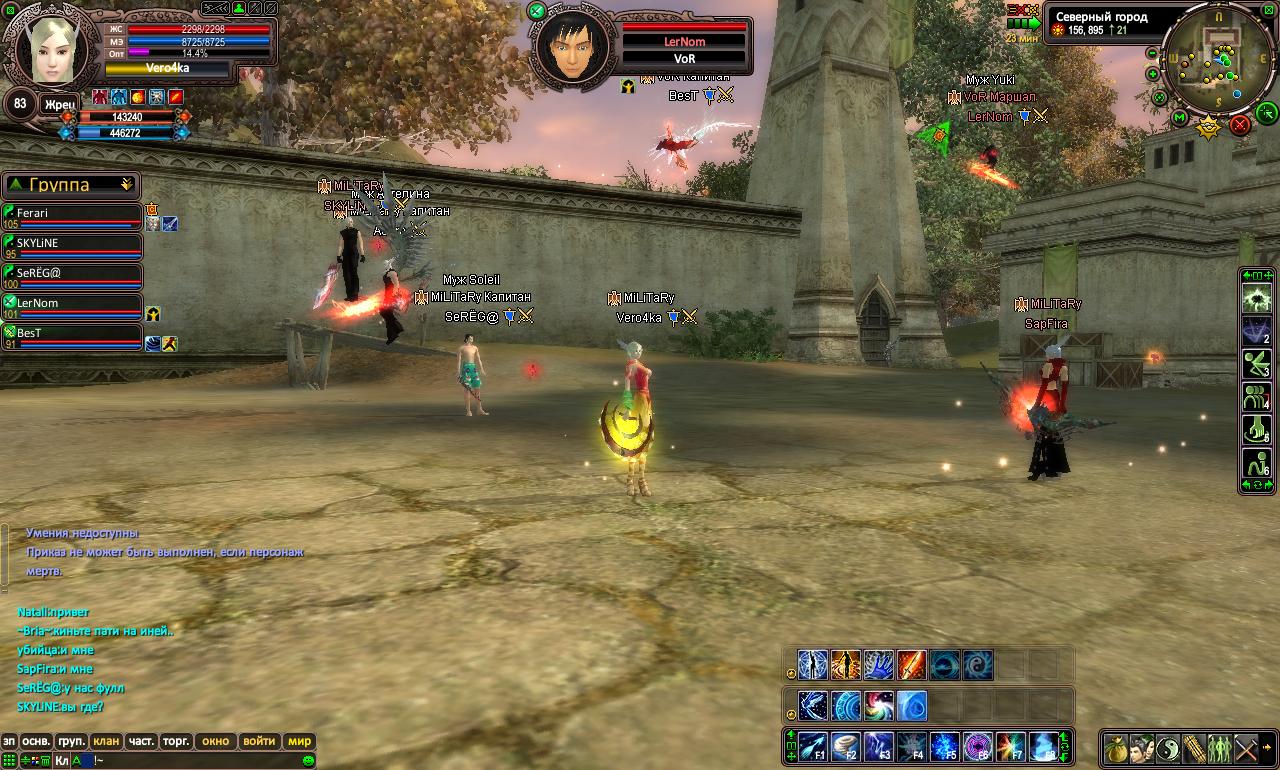
Task: Click the LerNom target portrait
Action: (573, 46)
